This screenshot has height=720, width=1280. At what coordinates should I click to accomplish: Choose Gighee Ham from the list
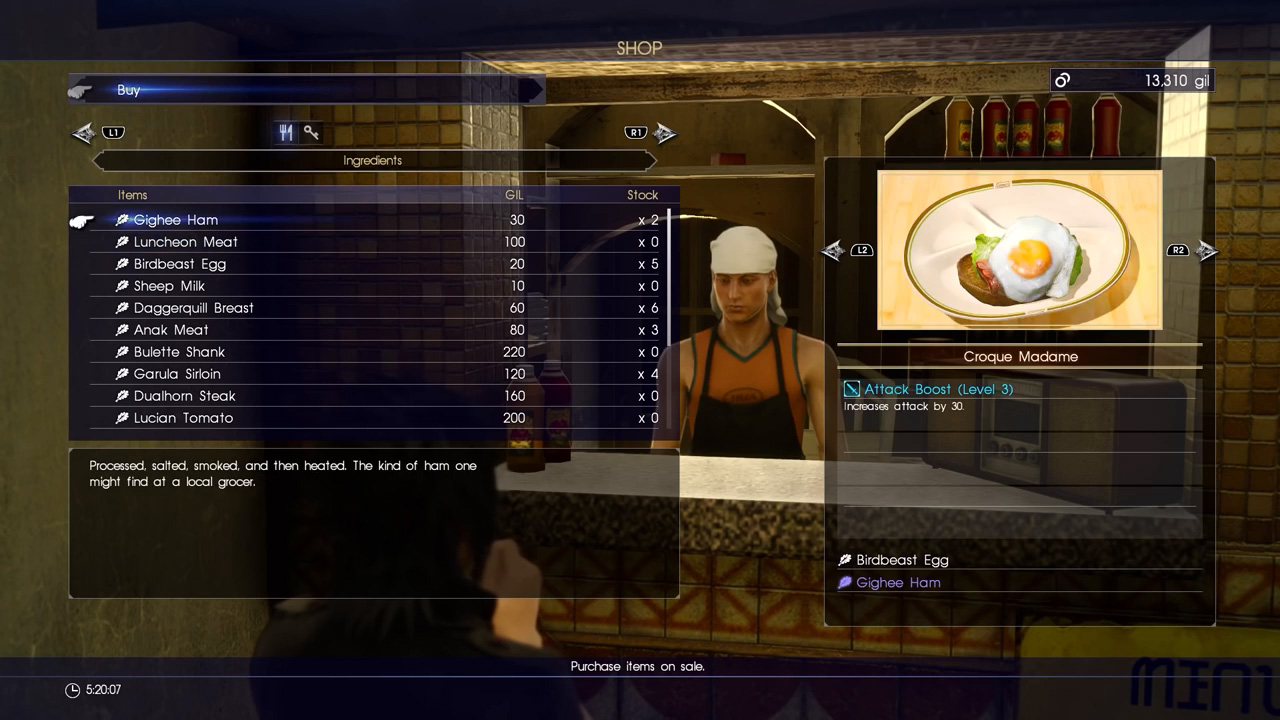tap(176, 220)
